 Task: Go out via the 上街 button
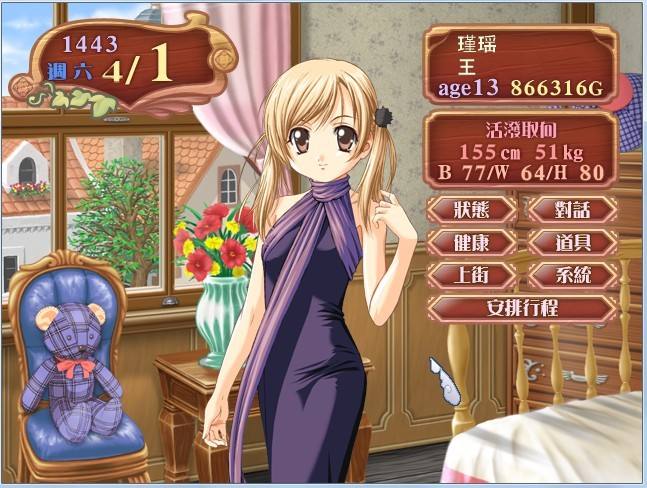tap(471, 275)
